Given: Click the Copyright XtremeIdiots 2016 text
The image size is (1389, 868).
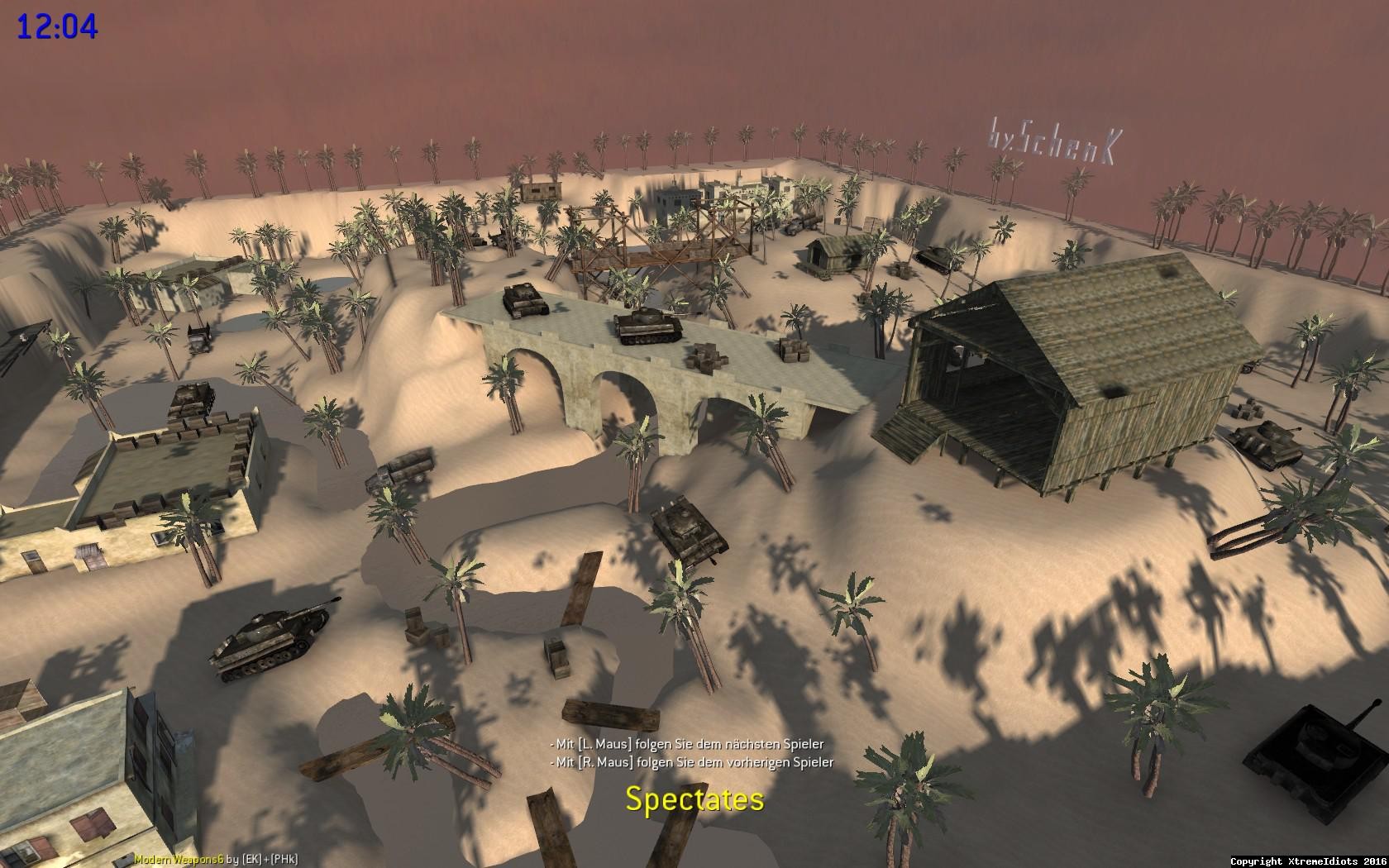Looking at the screenshot, I should click(x=1308, y=860).
